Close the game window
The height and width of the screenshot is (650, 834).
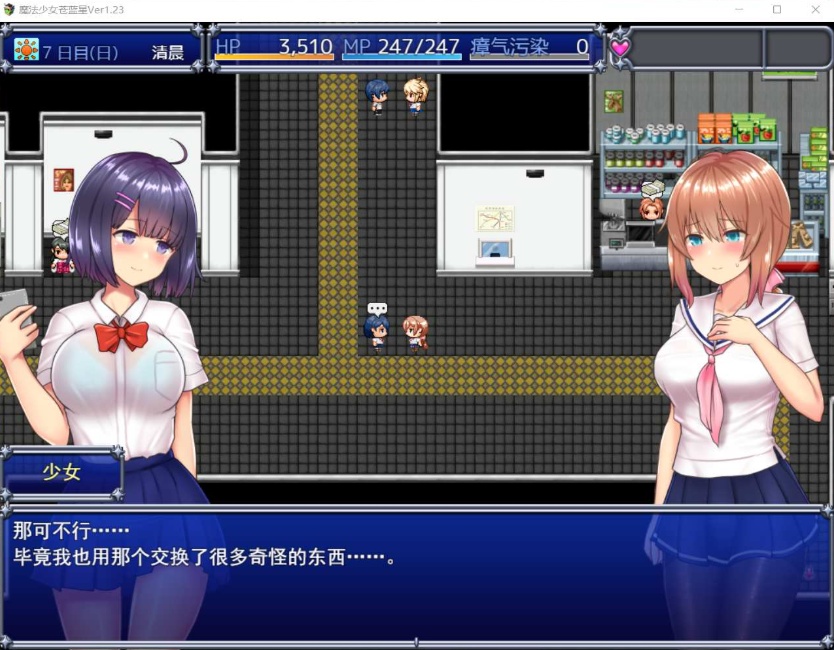[x=811, y=9]
